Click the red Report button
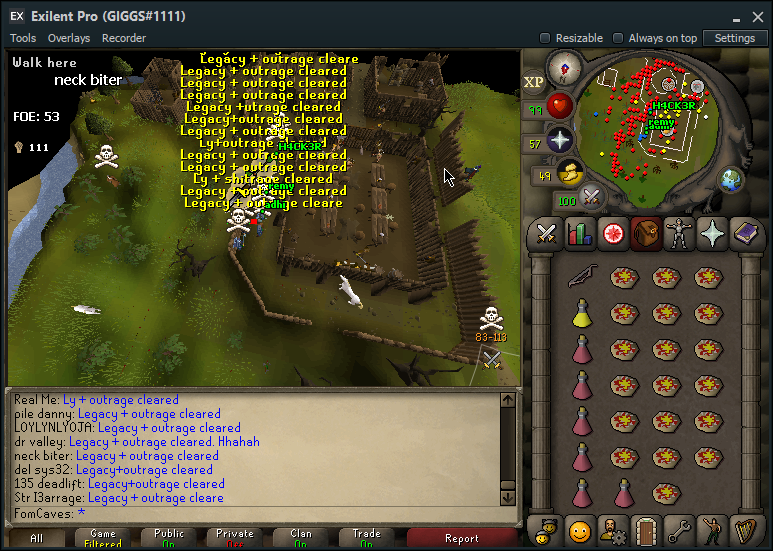Image resolution: width=773 pixels, height=551 pixels. point(461,538)
